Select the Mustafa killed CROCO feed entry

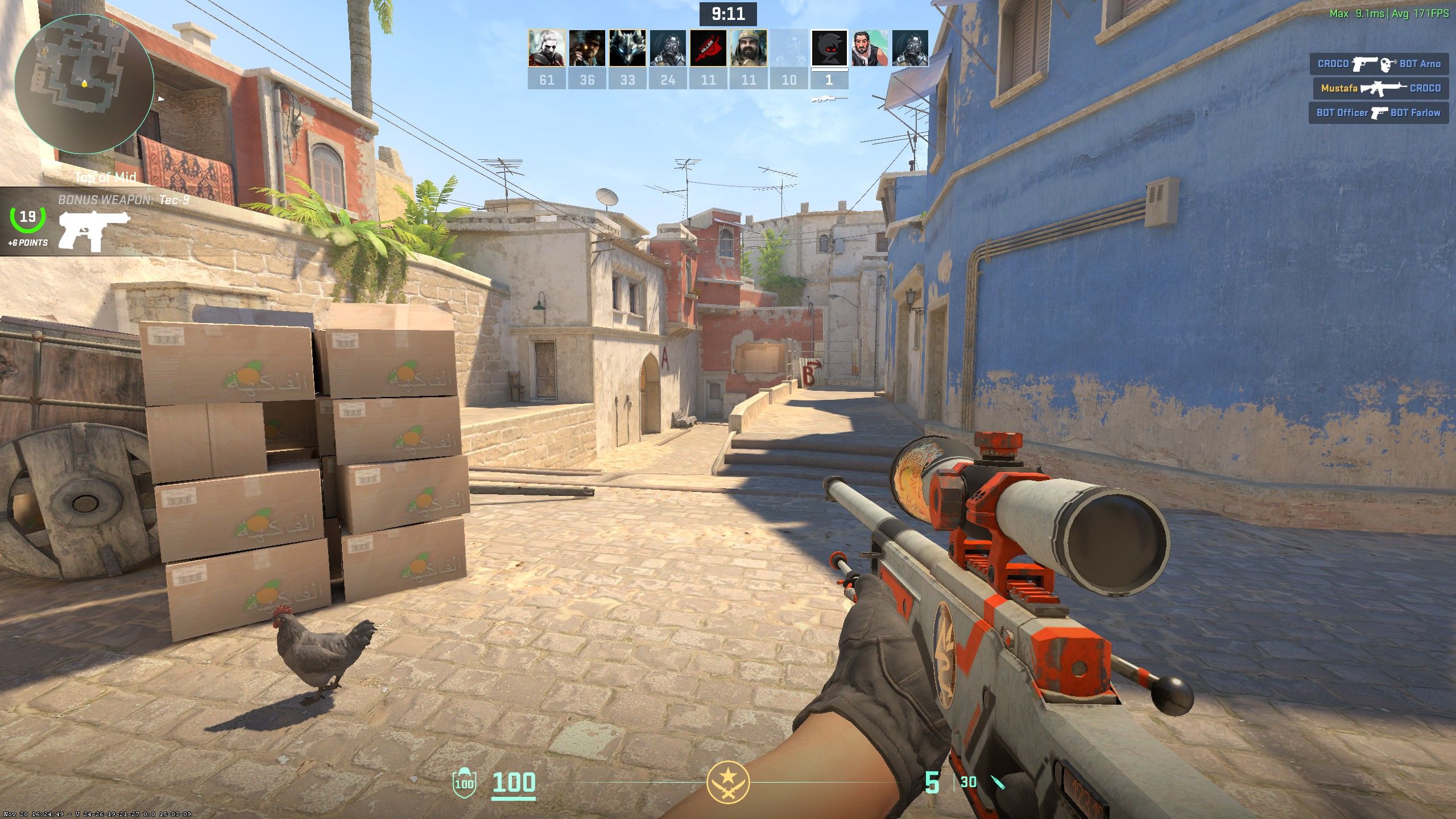(x=1380, y=88)
